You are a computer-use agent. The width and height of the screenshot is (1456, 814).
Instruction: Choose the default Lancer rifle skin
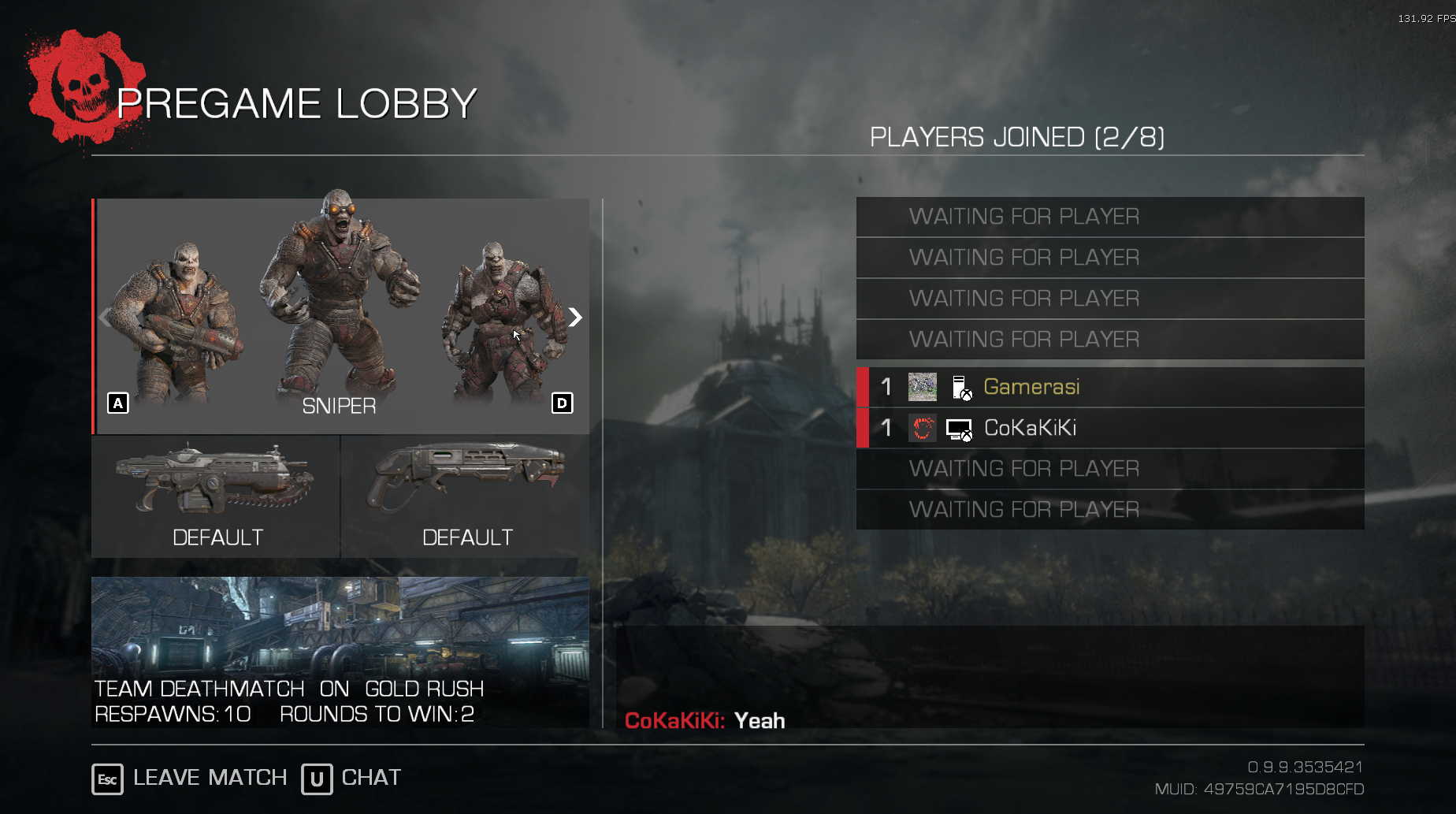click(216, 496)
